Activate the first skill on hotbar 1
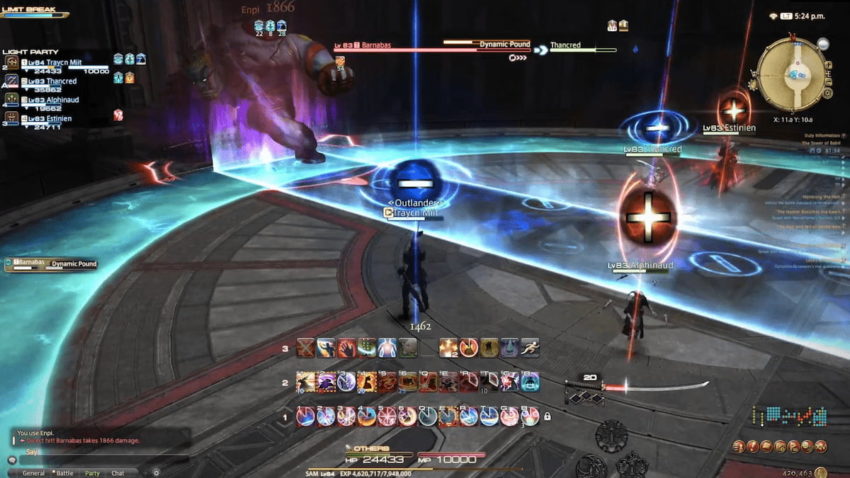Image resolution: width=850 pixels, height=478 pixels. [x=305, y=415]
